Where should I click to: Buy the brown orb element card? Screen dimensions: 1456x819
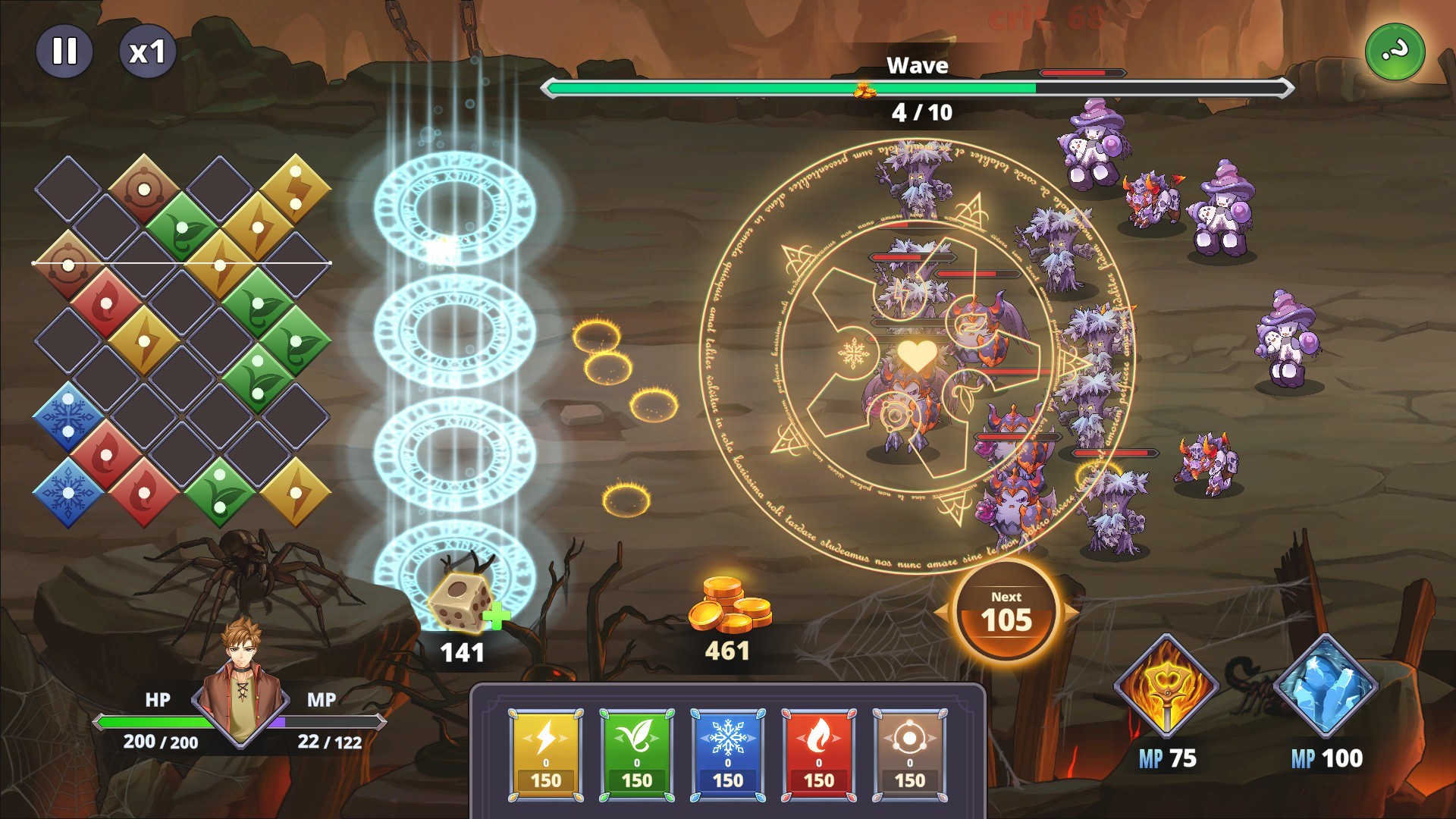point(910,755)
